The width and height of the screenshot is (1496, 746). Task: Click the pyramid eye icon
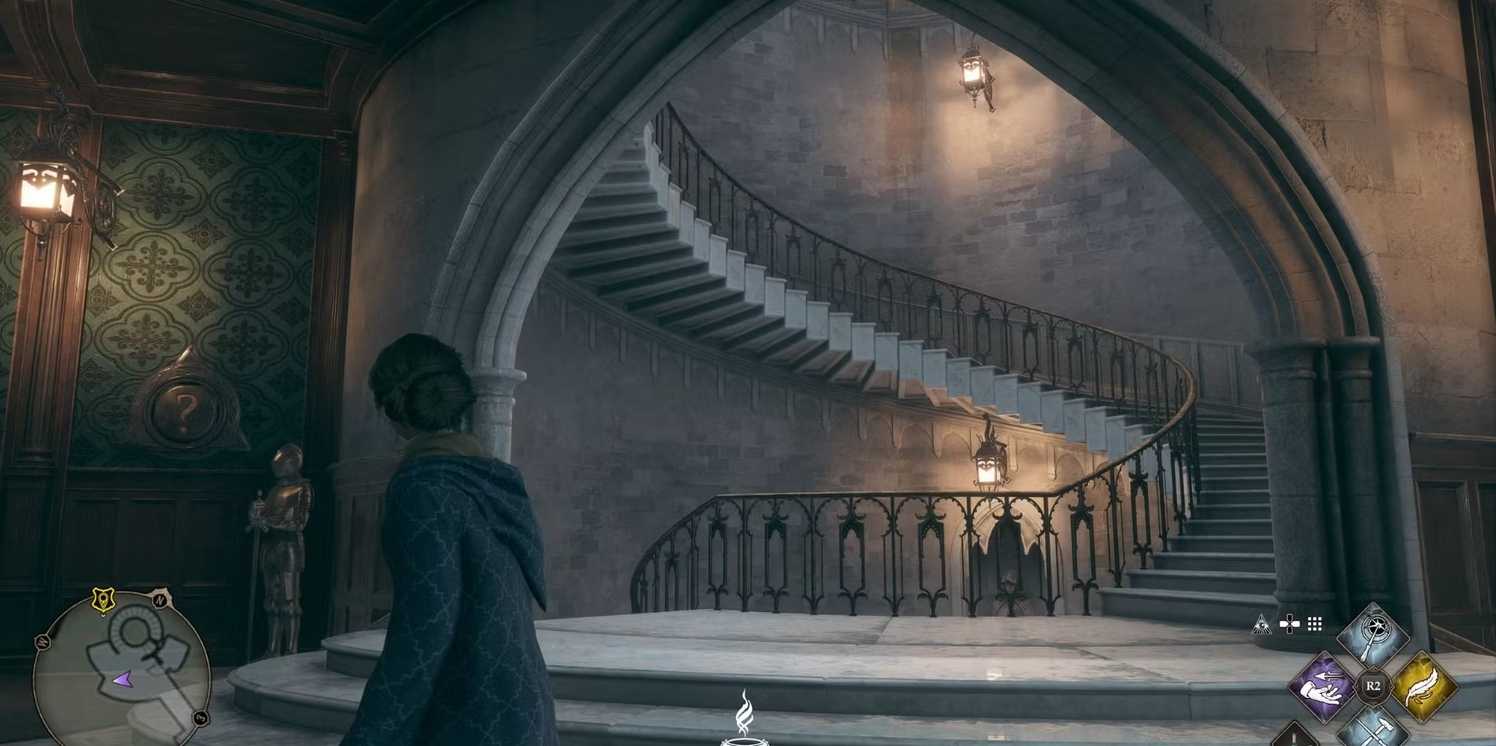tap(1262, 624)
